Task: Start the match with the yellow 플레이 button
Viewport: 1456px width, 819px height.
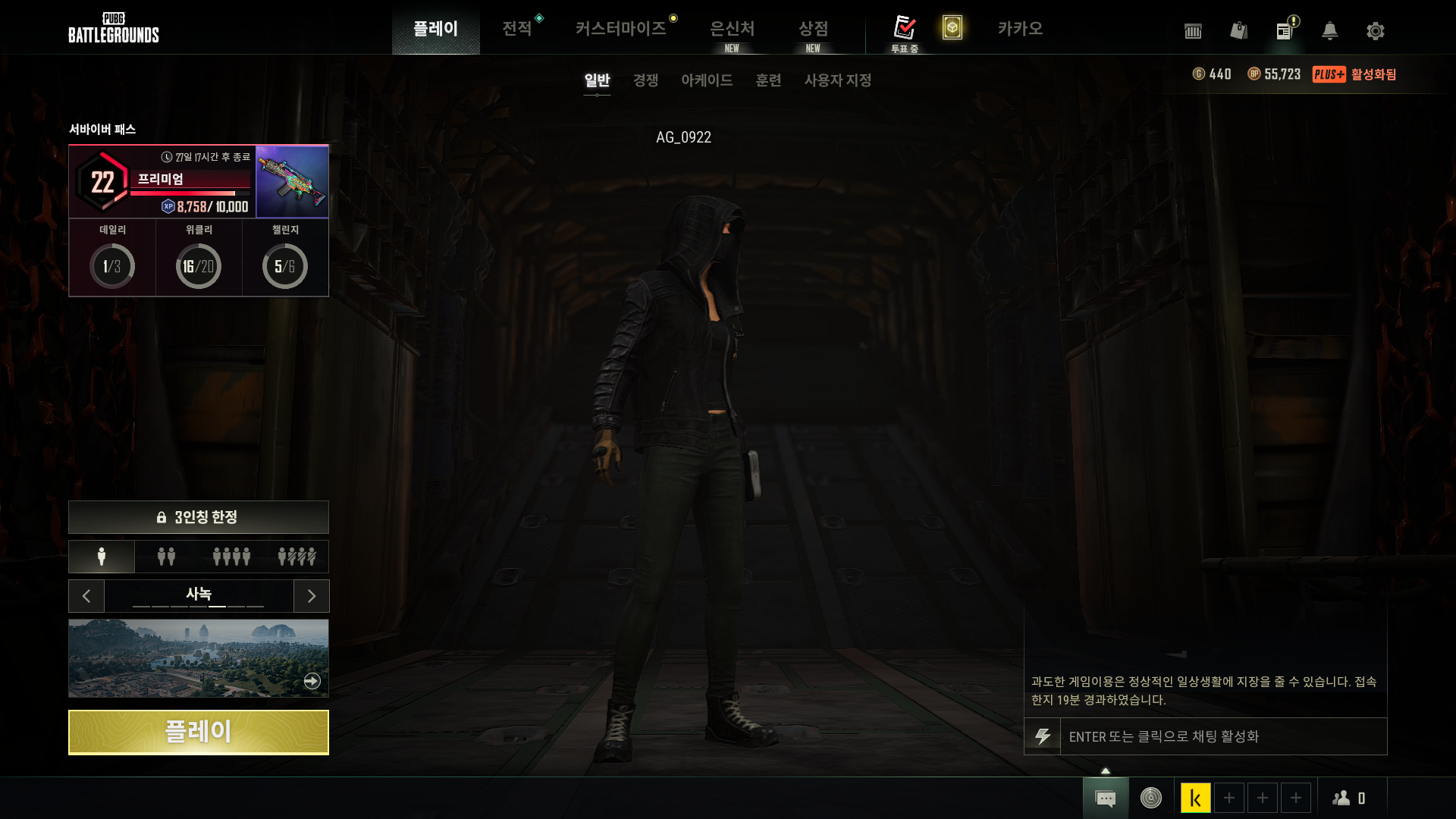Action: click(198, 732)
